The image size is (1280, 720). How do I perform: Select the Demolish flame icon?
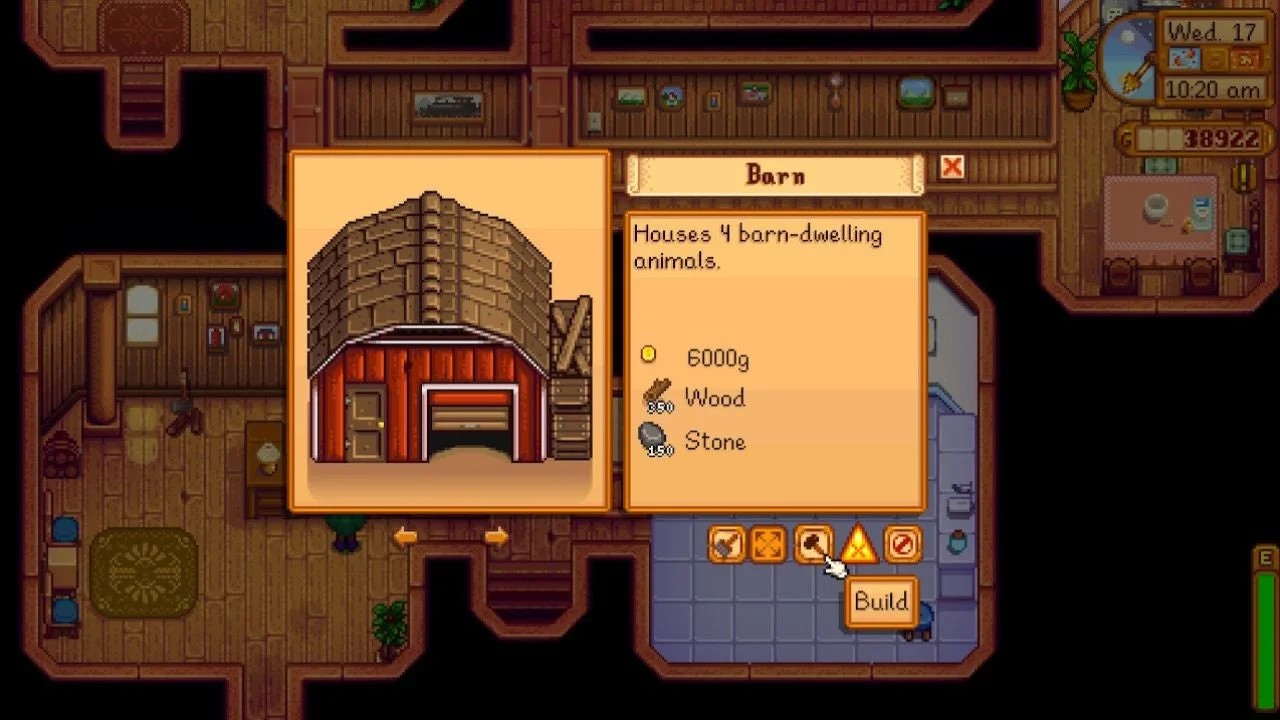(857, 545)
